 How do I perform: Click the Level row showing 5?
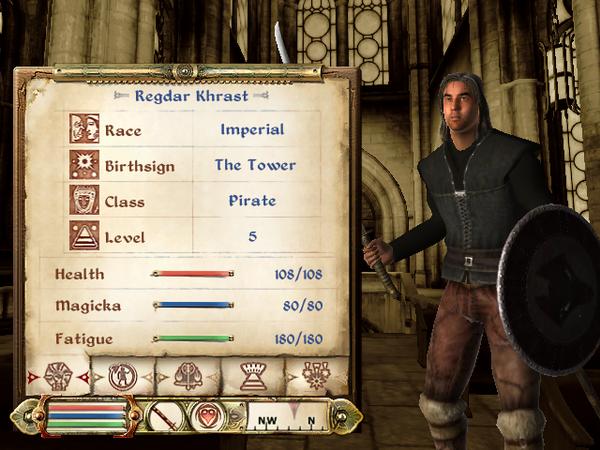click(x=190, y=237)
